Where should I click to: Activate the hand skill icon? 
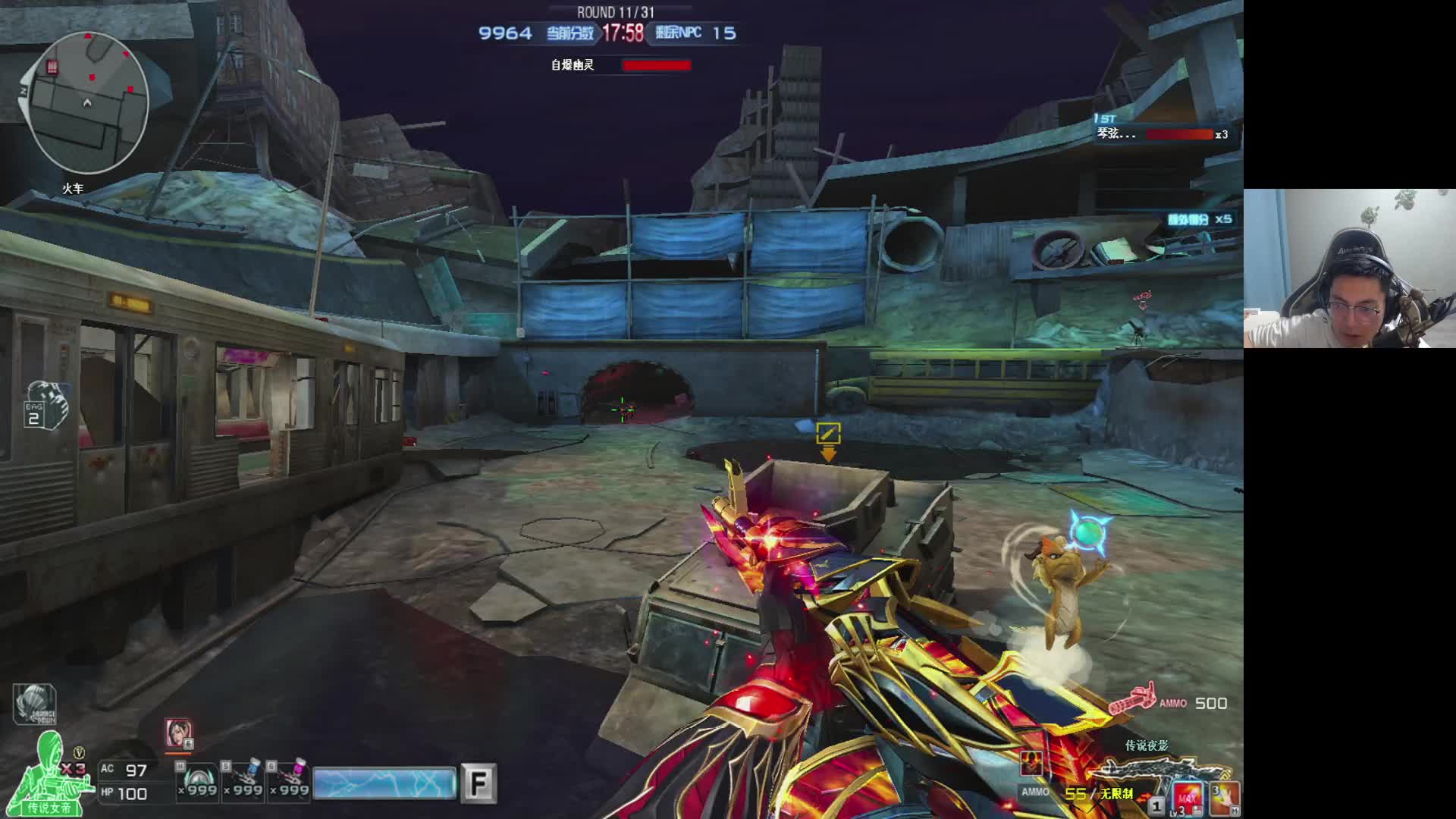coord(1225,799)
